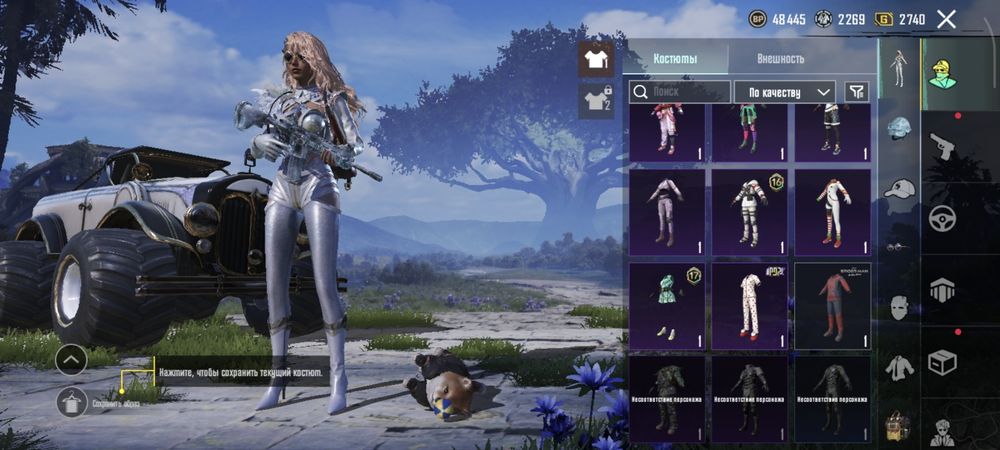This screenshot has width=1000, height=450.
Task: Expand the up-arrow circle button
Action: coord(71,359)
